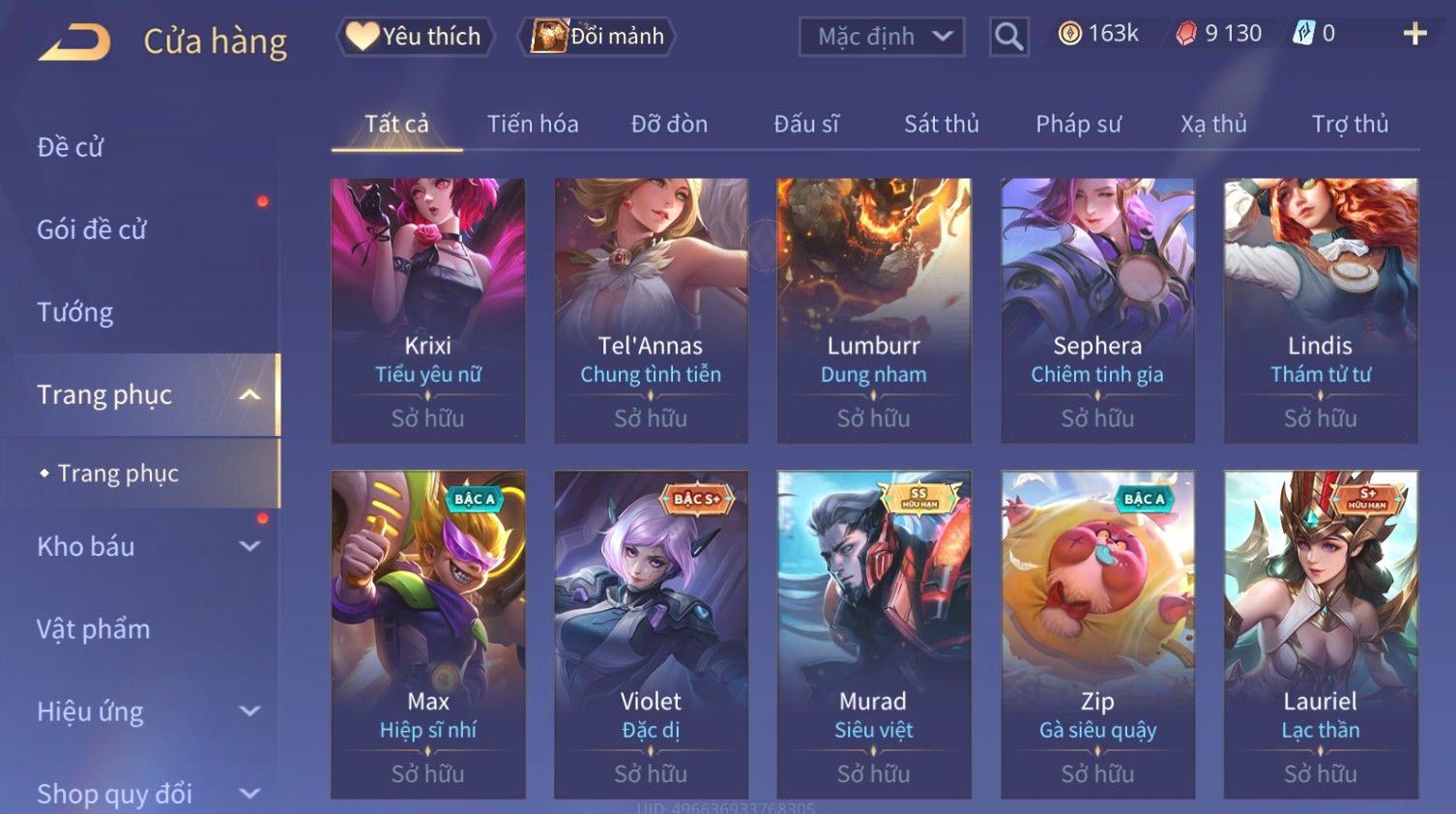This screenshot has width=1456, height=814.
Task: Open the Đổi mảnh fragment exchange
Action: 599,37
